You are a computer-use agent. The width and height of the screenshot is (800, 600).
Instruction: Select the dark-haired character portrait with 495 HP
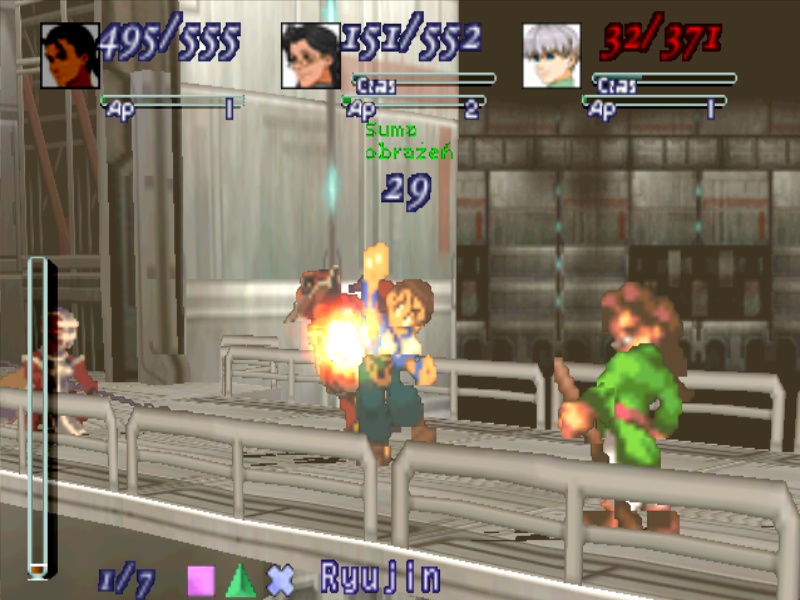tap(70, 55)
